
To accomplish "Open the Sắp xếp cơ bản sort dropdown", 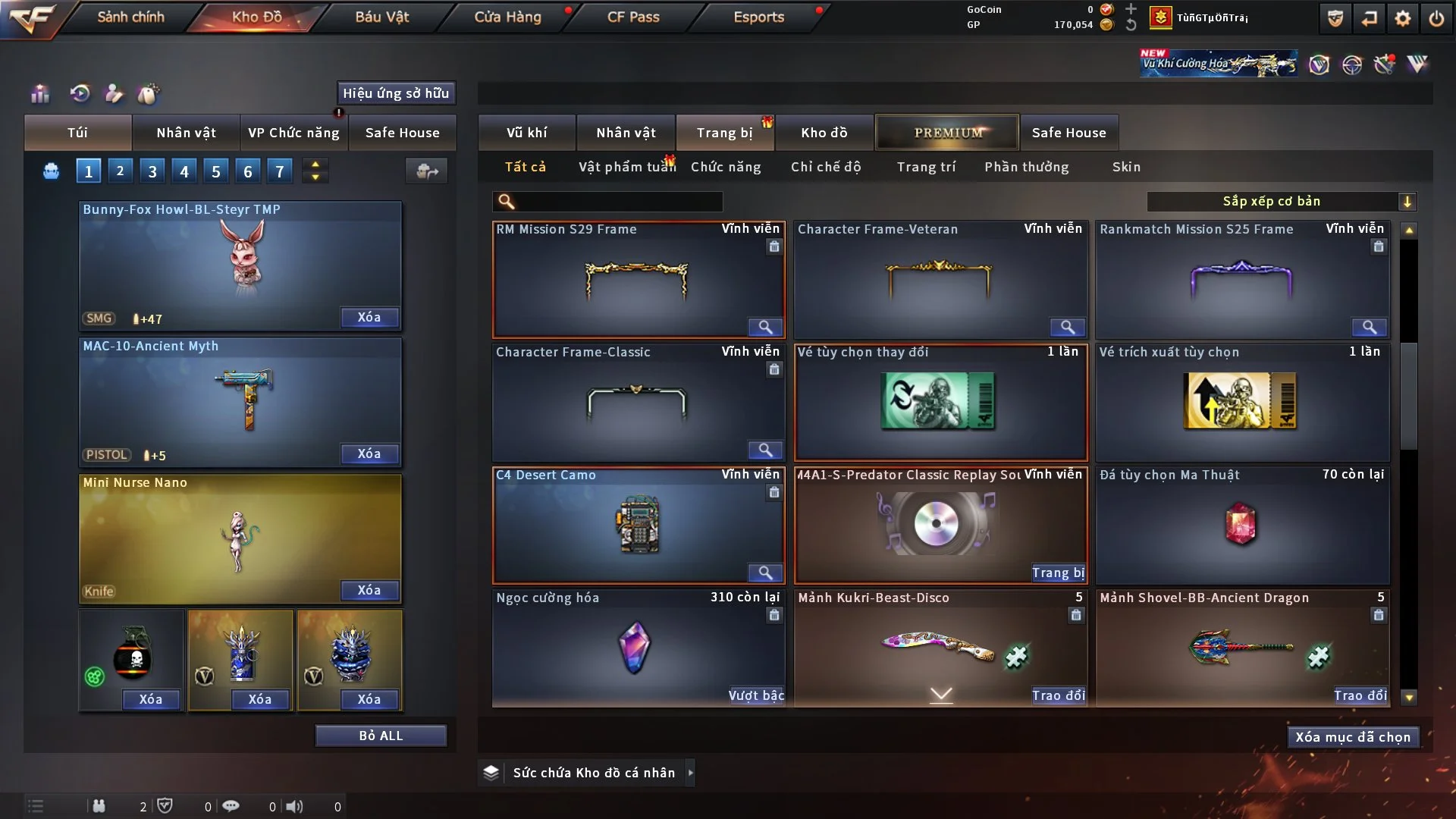I will (x=1281, y=202).
